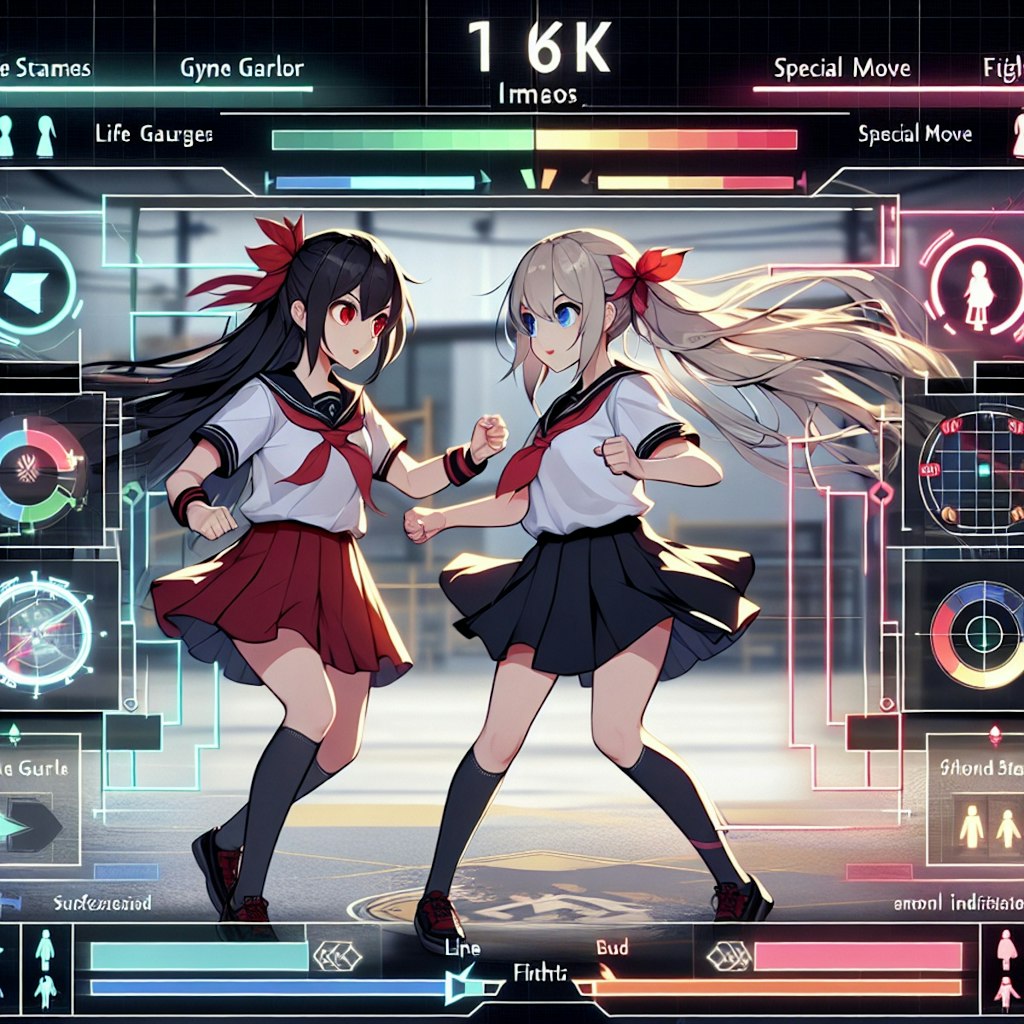Click the green arrow button under Gurls

tap(30, 823)
